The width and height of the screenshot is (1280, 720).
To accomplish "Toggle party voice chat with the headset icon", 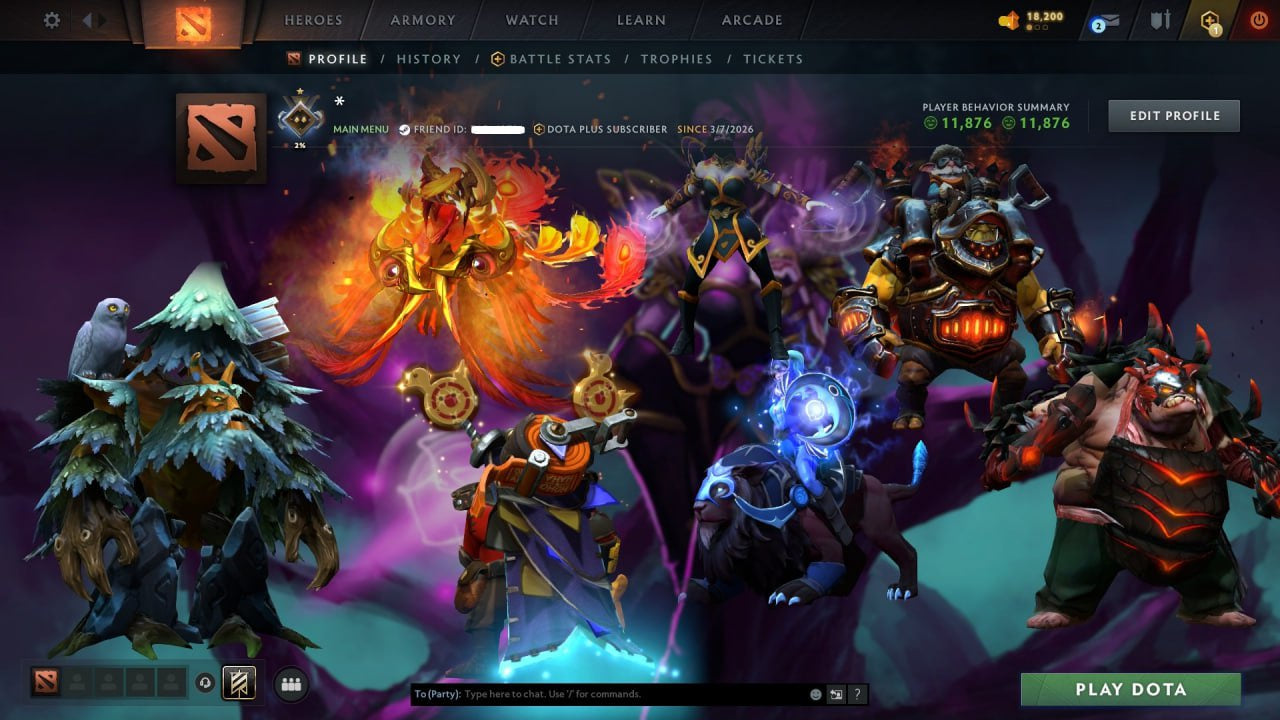I will (205, 681).
